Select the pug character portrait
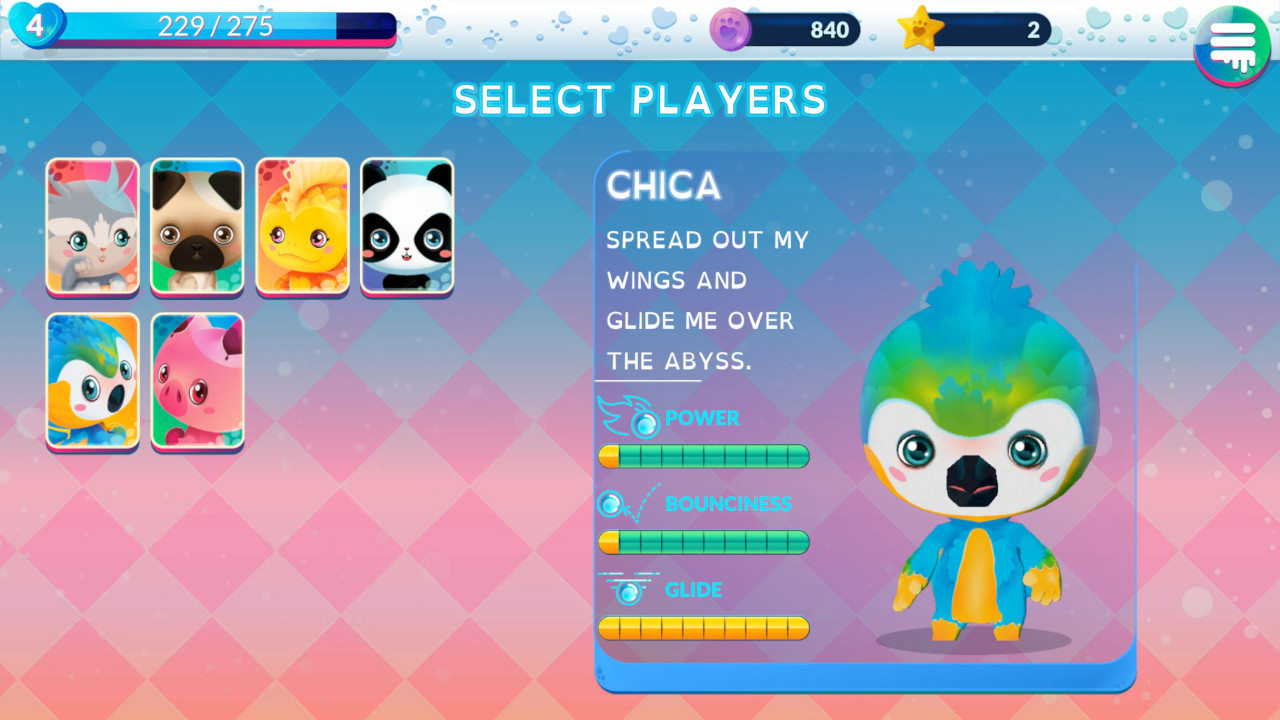Image resolution: width=1280 pixels, height=720 pixels. 197,226
